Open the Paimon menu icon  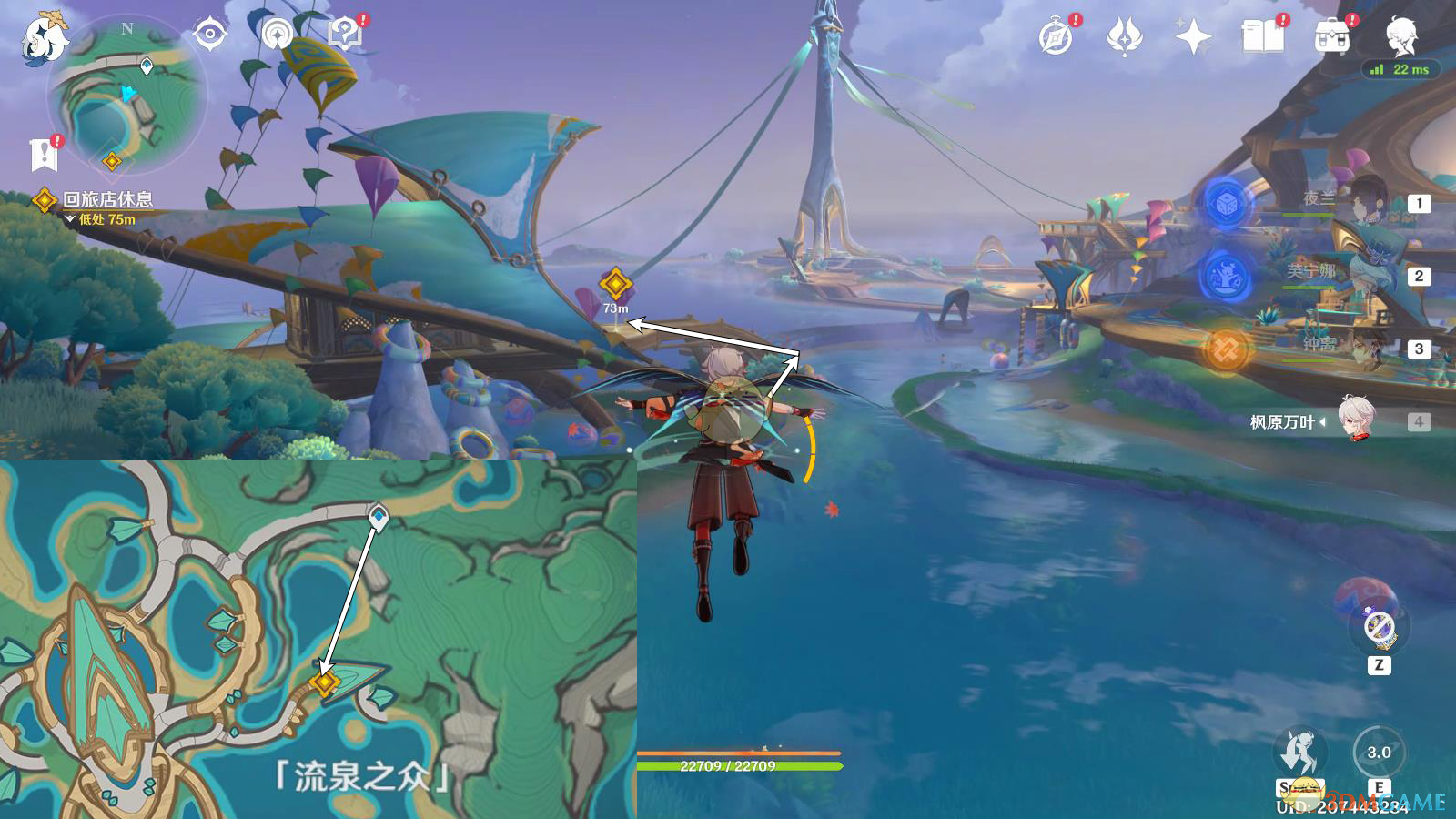point(44,38)
